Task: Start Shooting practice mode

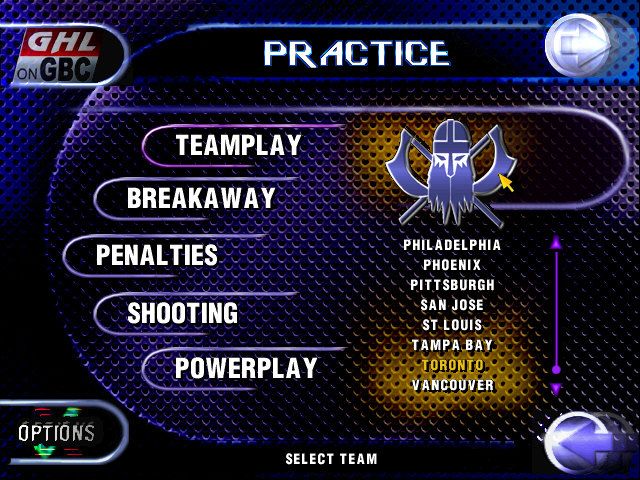Action: pos(182,313)
